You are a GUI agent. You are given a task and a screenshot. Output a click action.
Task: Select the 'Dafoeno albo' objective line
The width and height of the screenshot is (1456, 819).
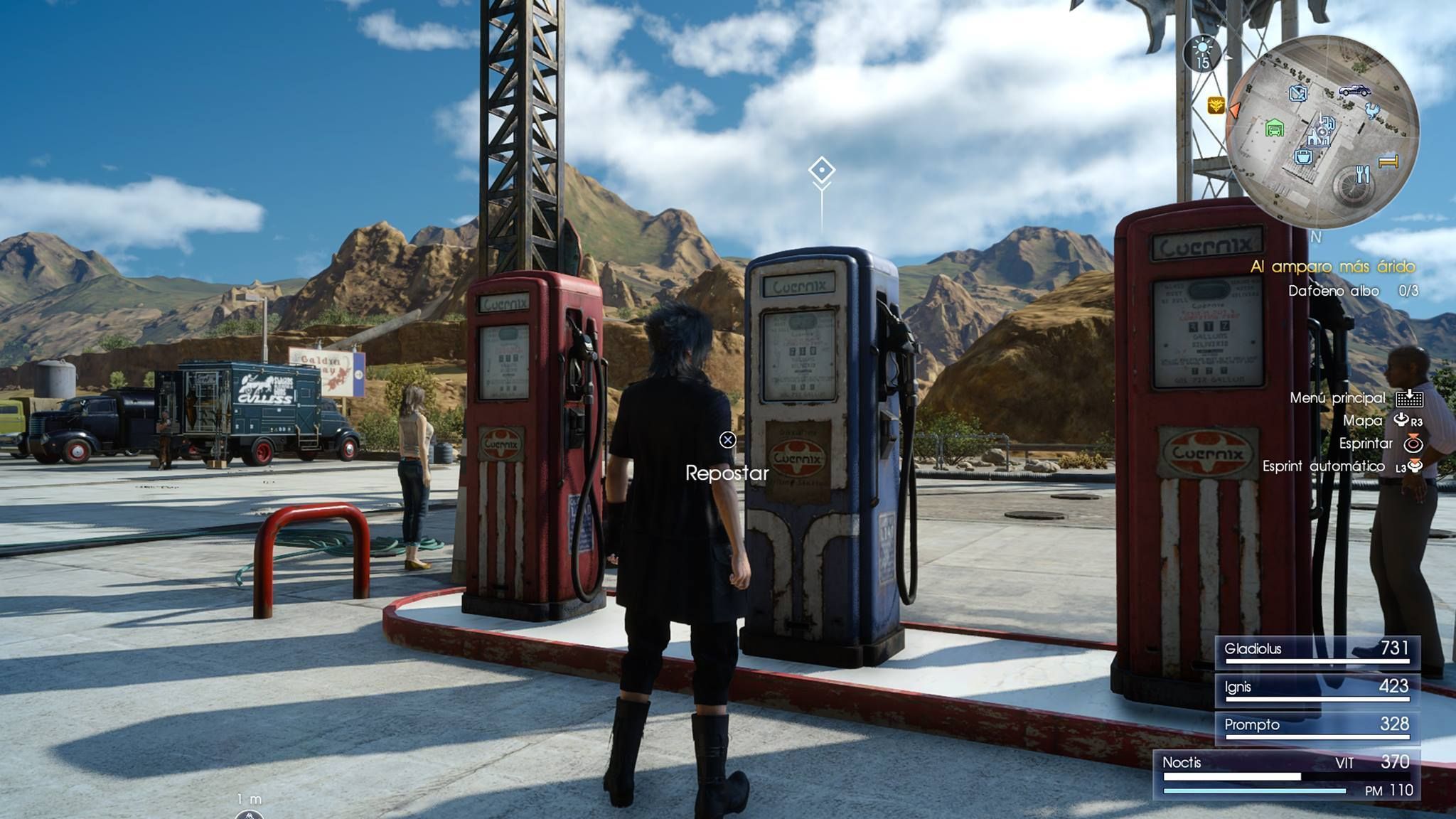pos(1352,291)
